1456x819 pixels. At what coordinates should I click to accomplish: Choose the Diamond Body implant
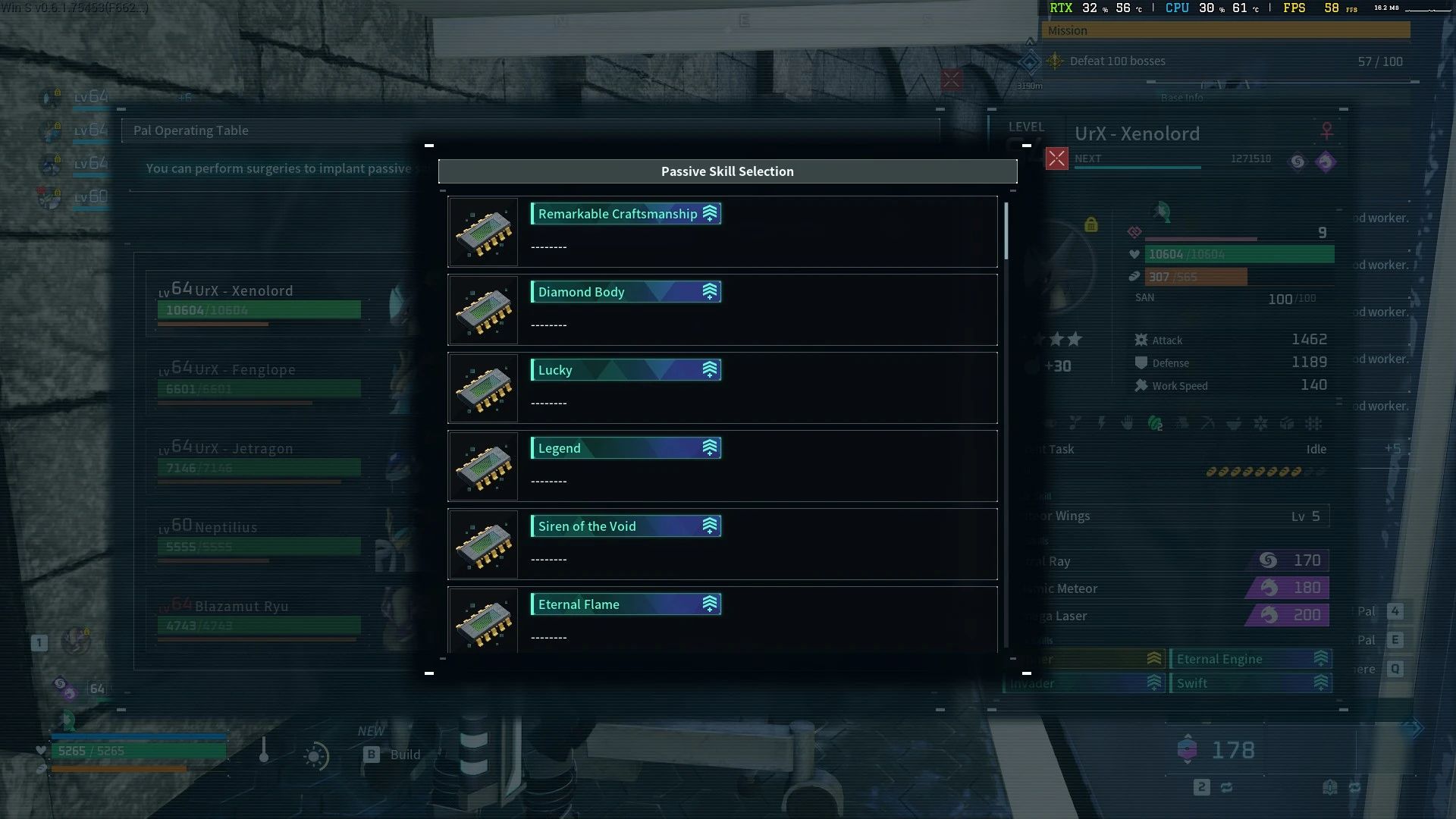pyautogui.click(x=722, y=310)
